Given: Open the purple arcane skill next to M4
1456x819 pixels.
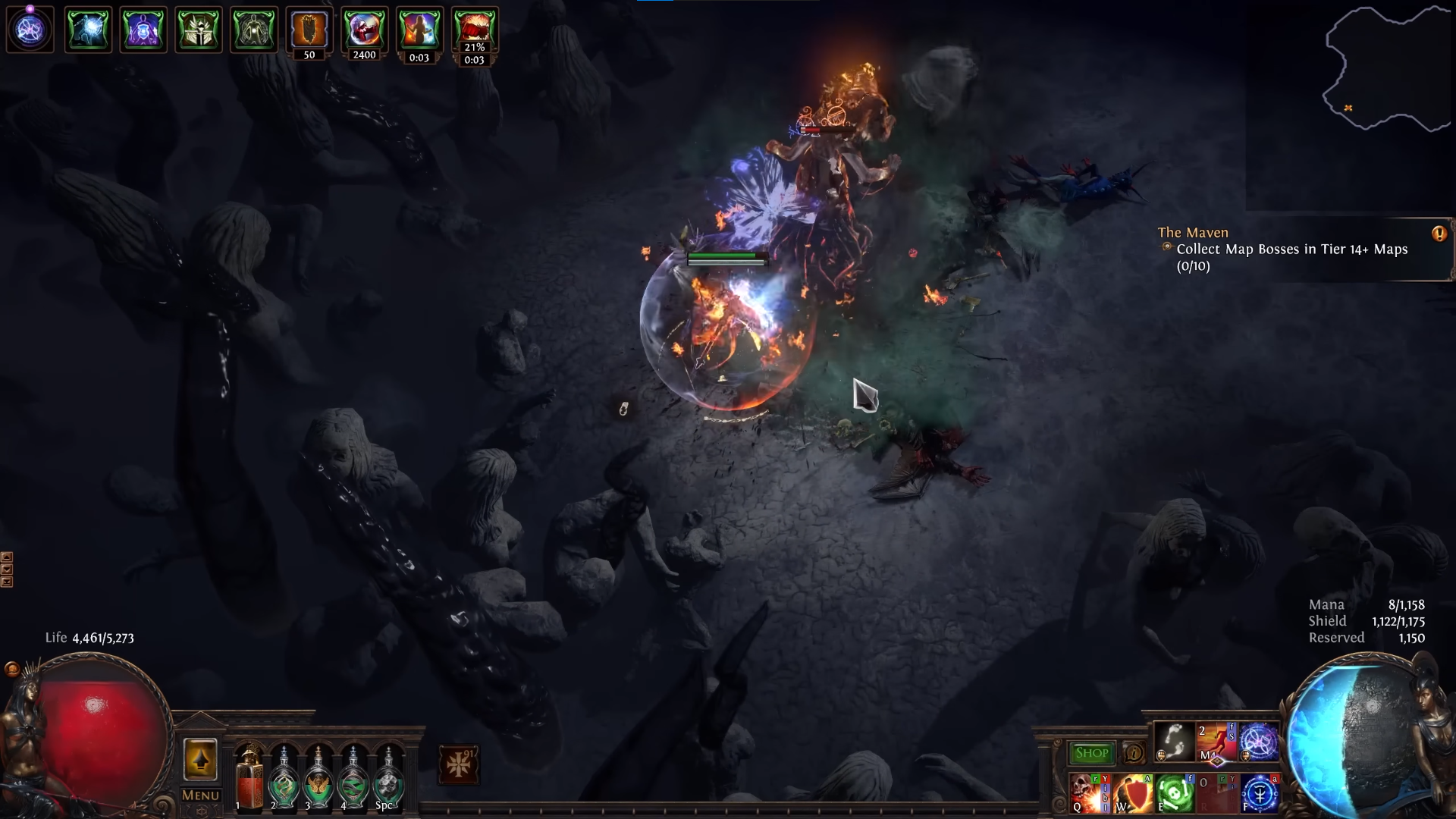Looking at the screenshot, I should [1259, 741].
